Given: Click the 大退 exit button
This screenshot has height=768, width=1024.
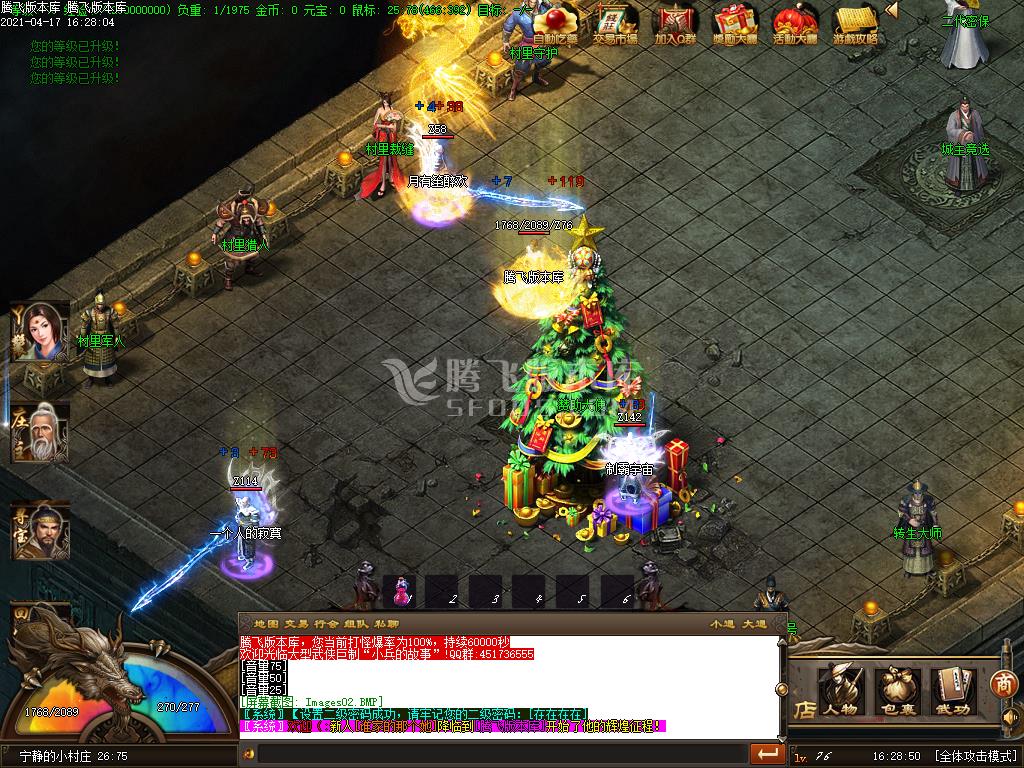Looking at the screenshot, I should tap(753, 625).
